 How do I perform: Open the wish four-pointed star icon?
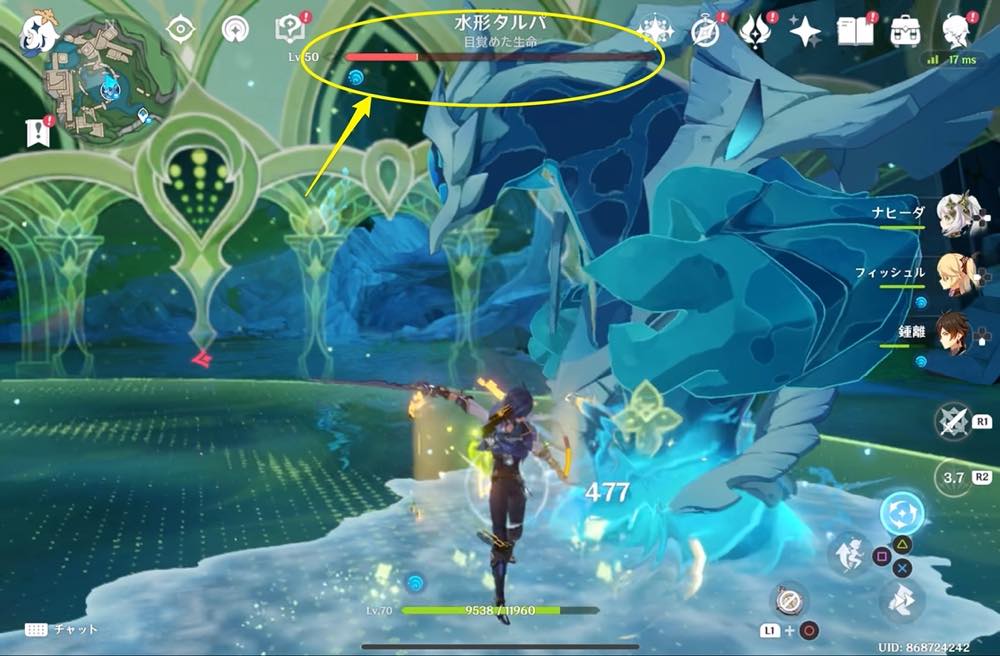805,32
